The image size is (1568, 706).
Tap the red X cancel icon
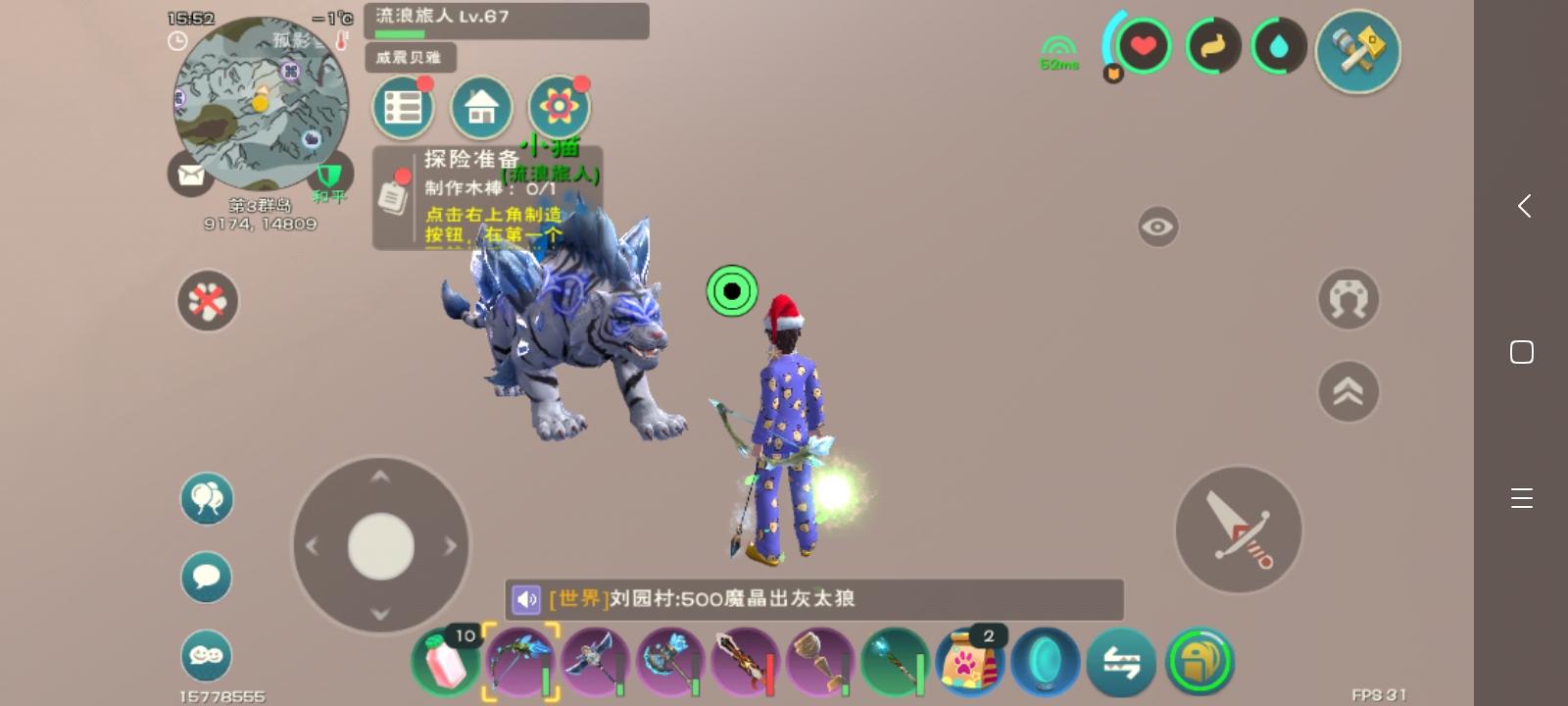[x=207, y=301]
